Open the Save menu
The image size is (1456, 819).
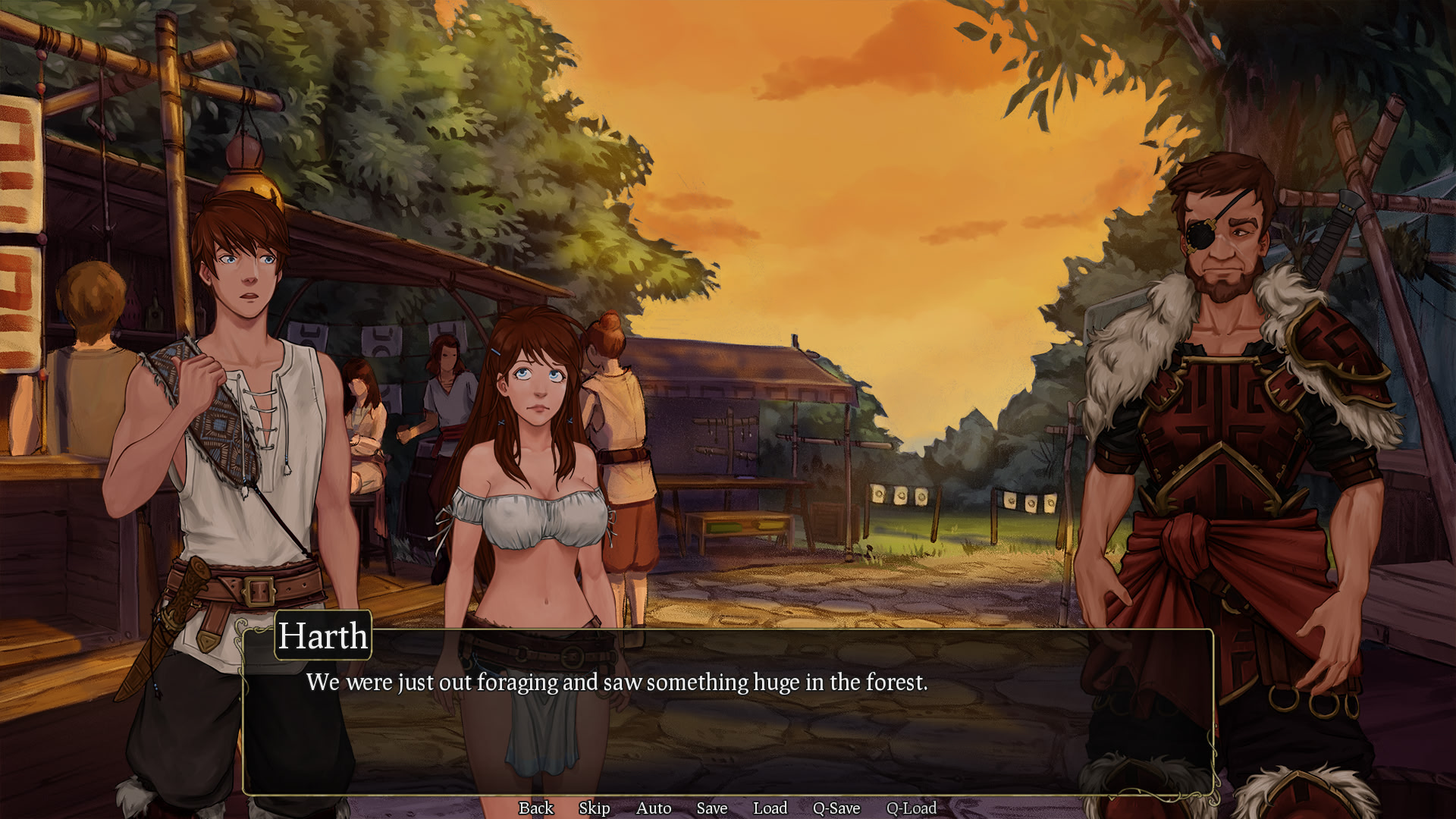(x=711, y=808)
